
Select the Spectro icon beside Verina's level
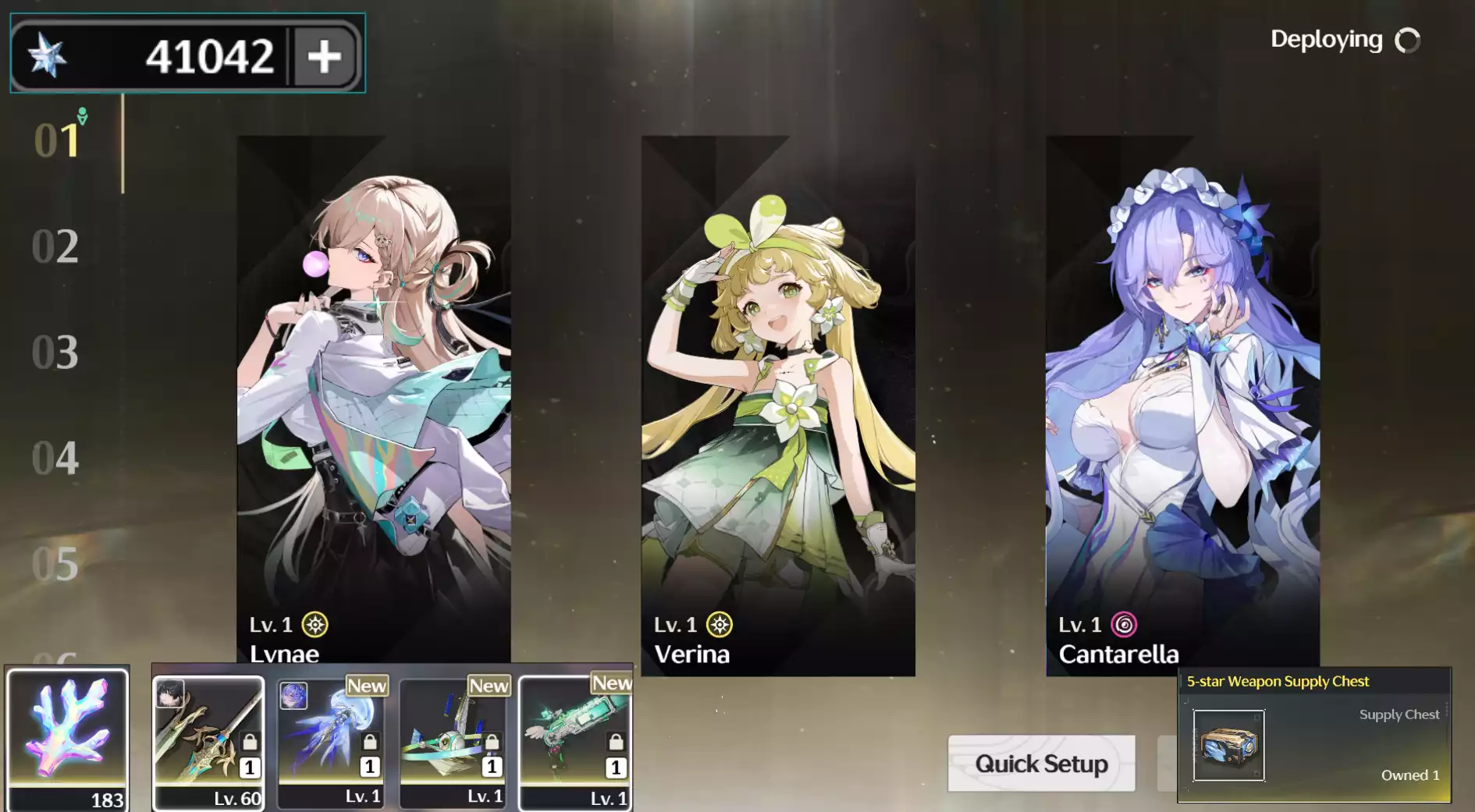(x=720, y=624)
